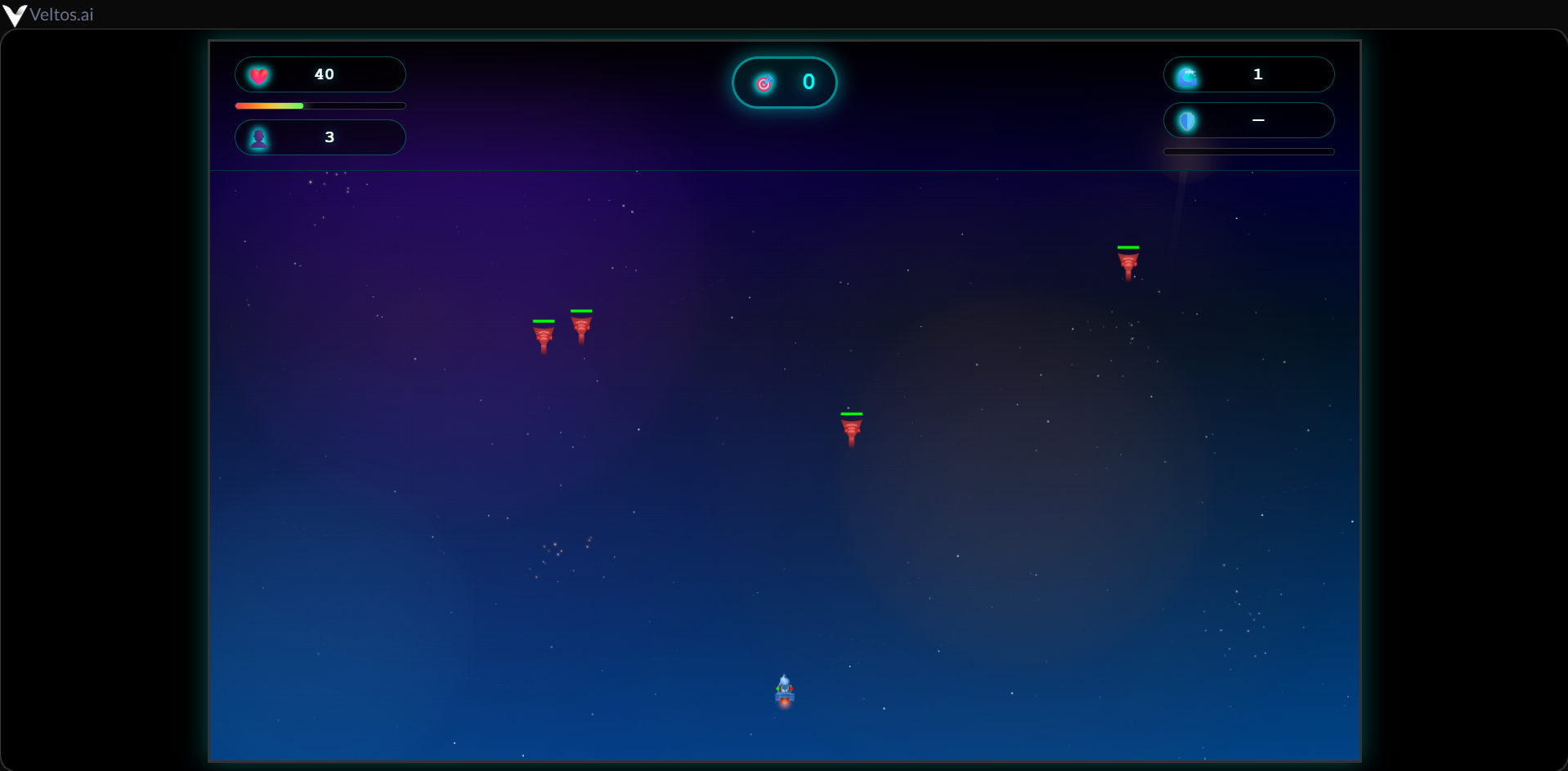Click the Veltos.ai logo icon
The height and width of the screenshot is (771, 1568).
(15, 15)
